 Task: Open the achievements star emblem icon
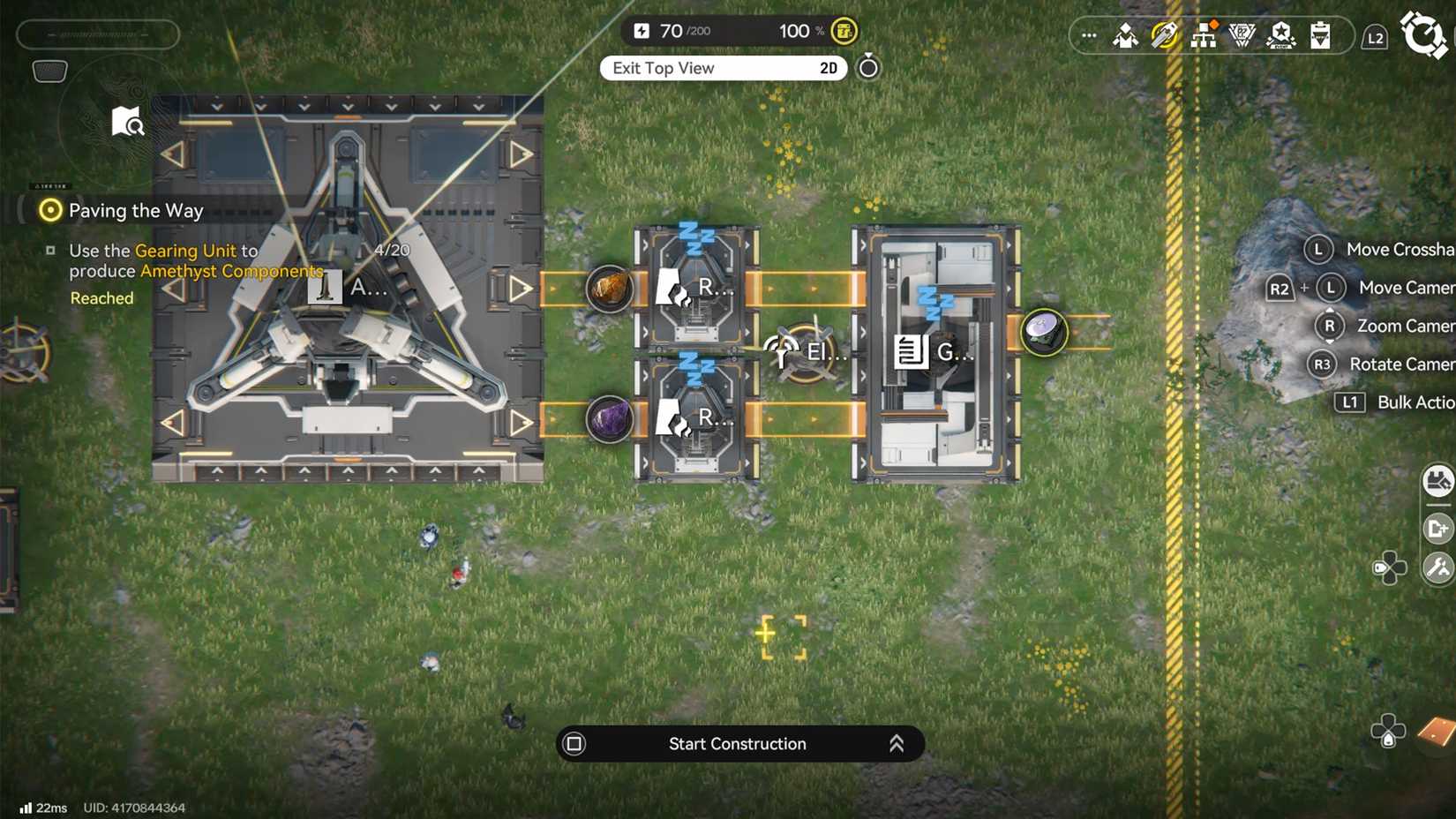[1281, 36]
